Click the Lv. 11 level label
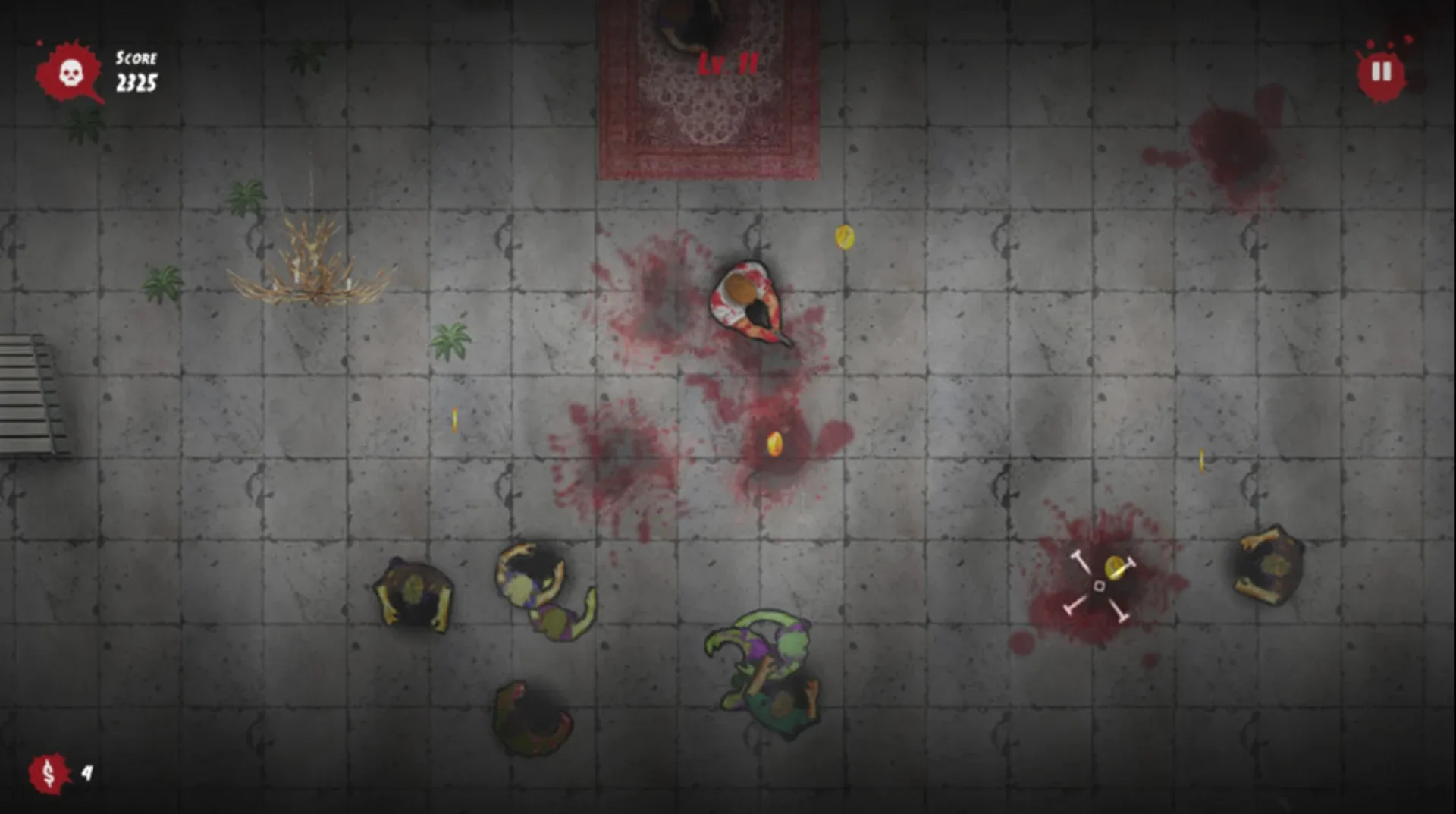 click(729, 62)
